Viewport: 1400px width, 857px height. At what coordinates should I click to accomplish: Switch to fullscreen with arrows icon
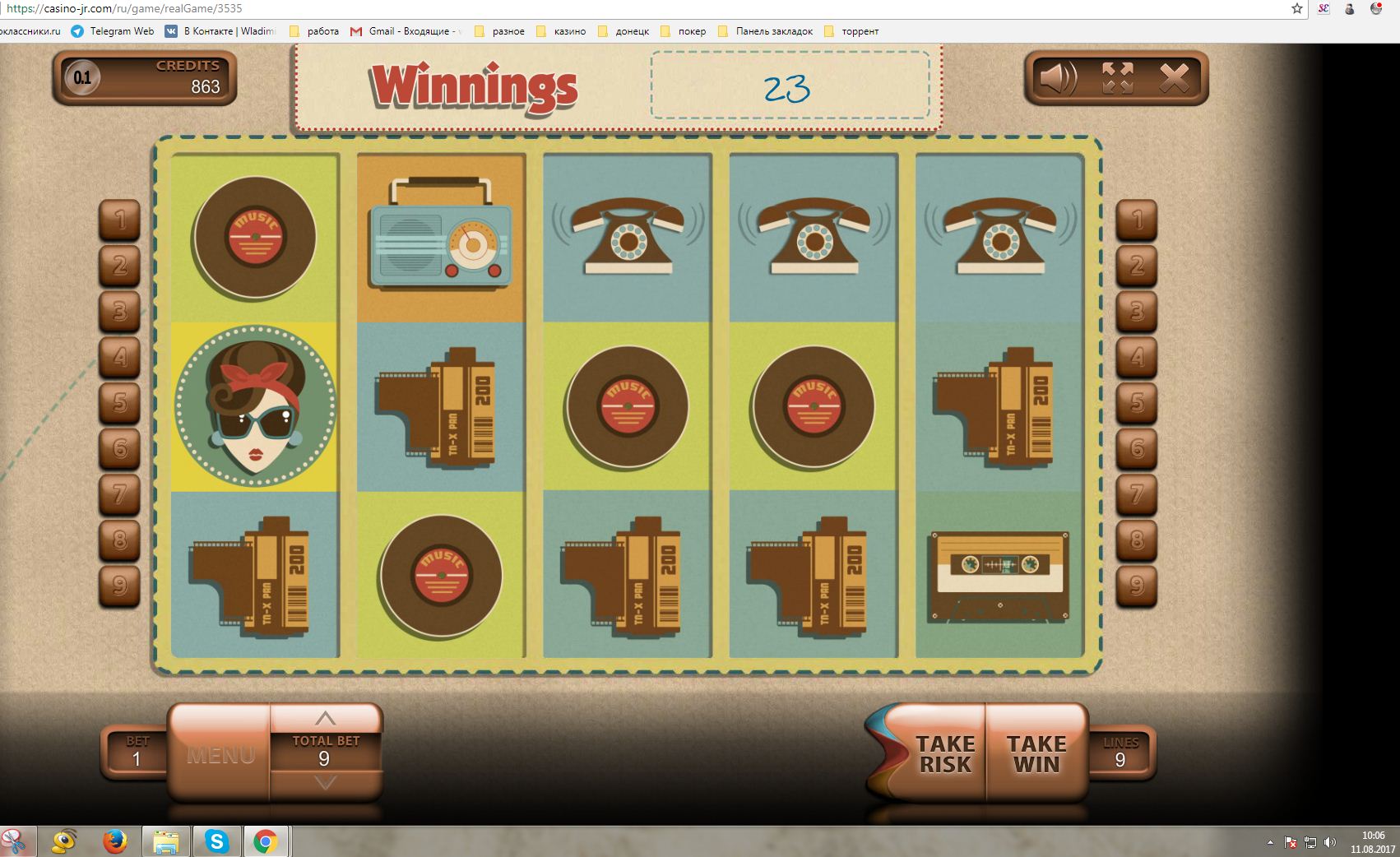[x=1117, y=79]
